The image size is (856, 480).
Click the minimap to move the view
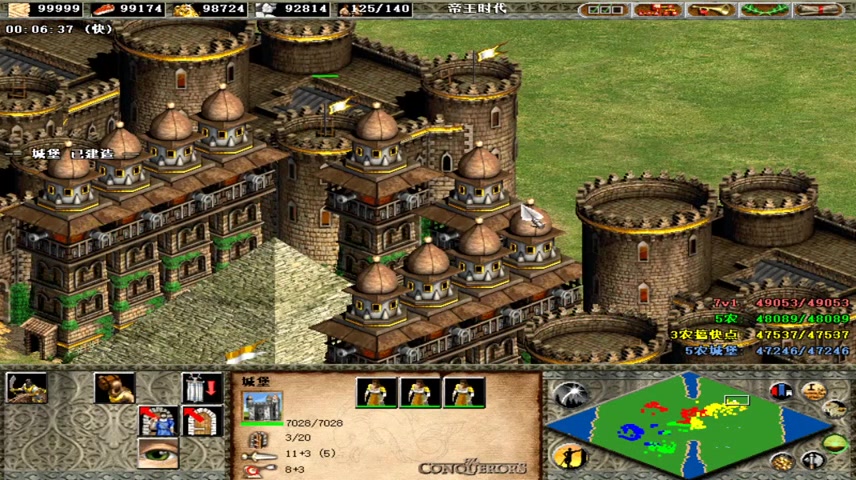[692, 425]
